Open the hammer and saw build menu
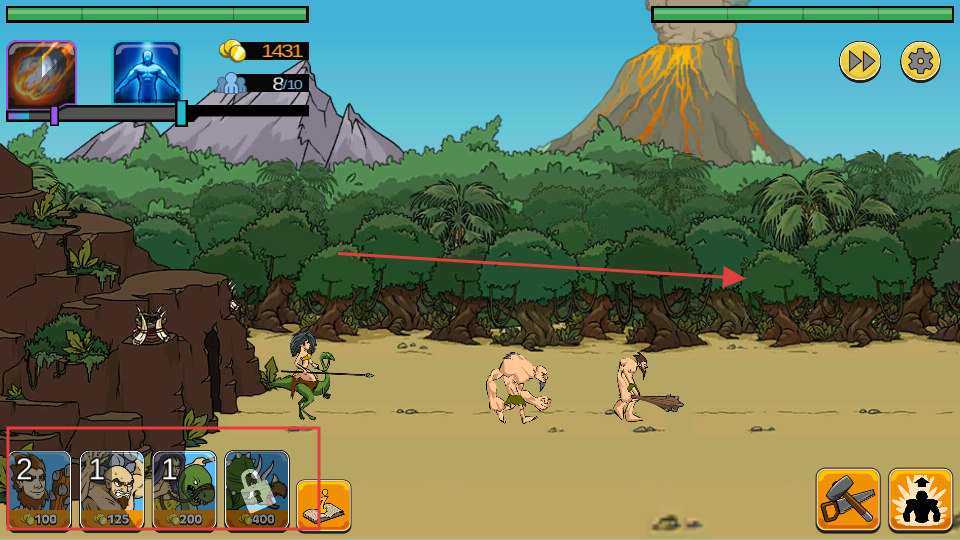960x540 pixels. 848,500
